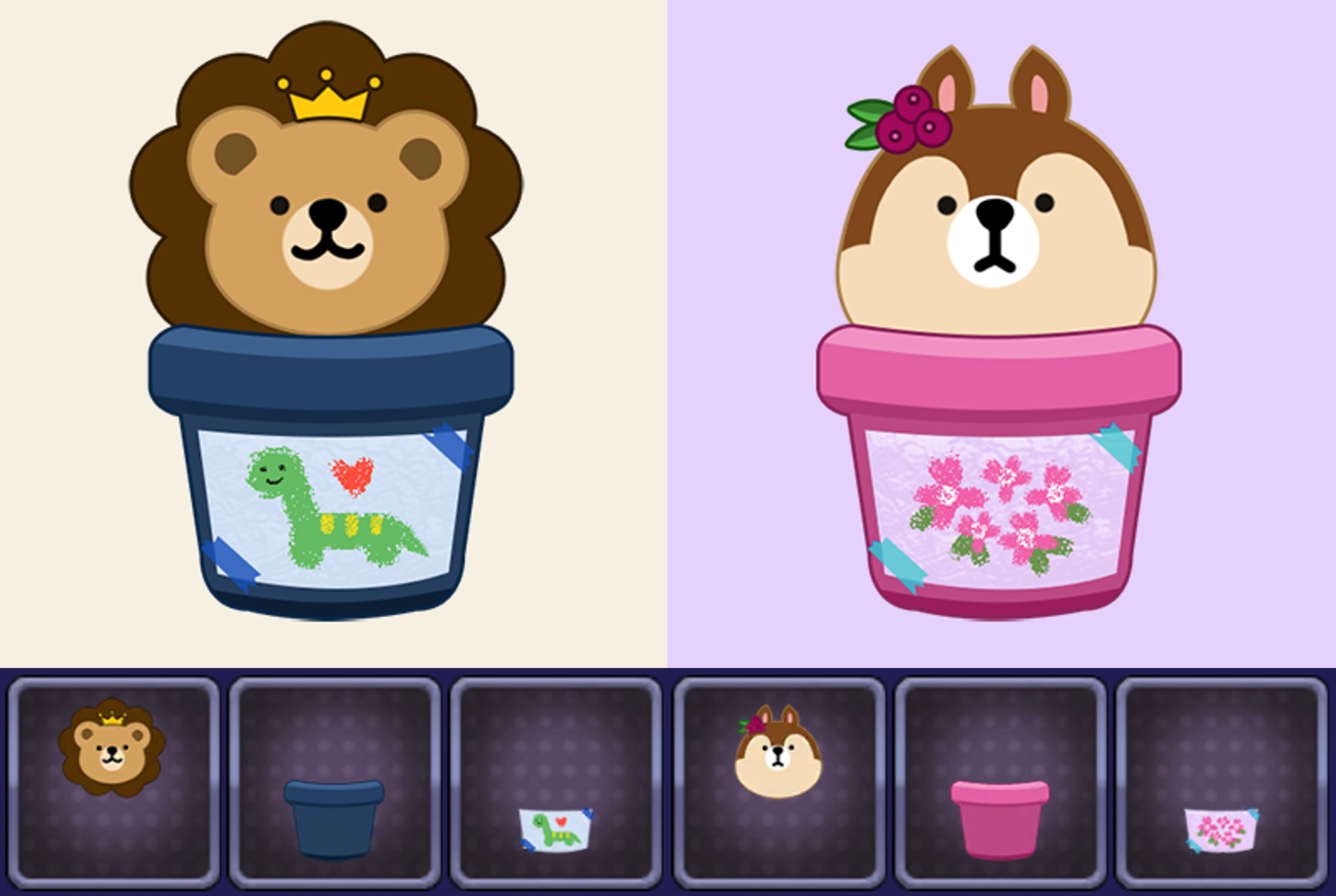Choose the navy blue flower pot slot
The height and width of the screenshot is (896, 1336).
coord(335,782)
